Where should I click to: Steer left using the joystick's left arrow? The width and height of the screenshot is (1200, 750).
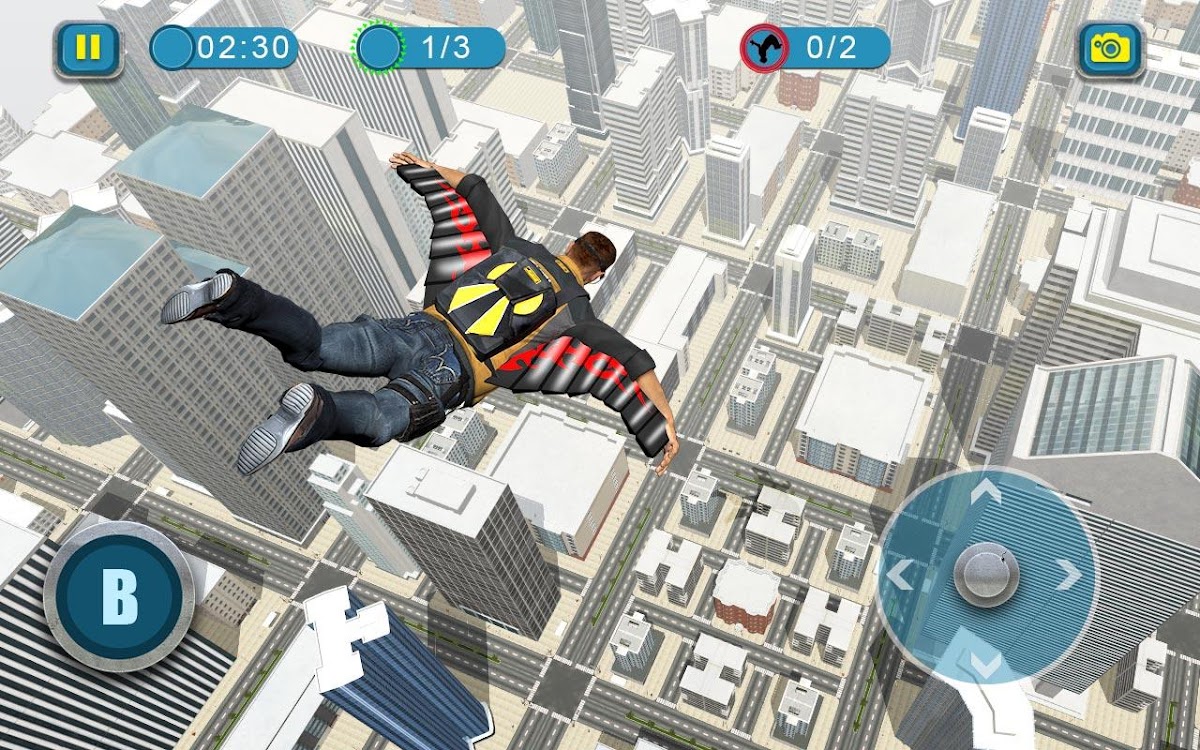click(899, 575)
